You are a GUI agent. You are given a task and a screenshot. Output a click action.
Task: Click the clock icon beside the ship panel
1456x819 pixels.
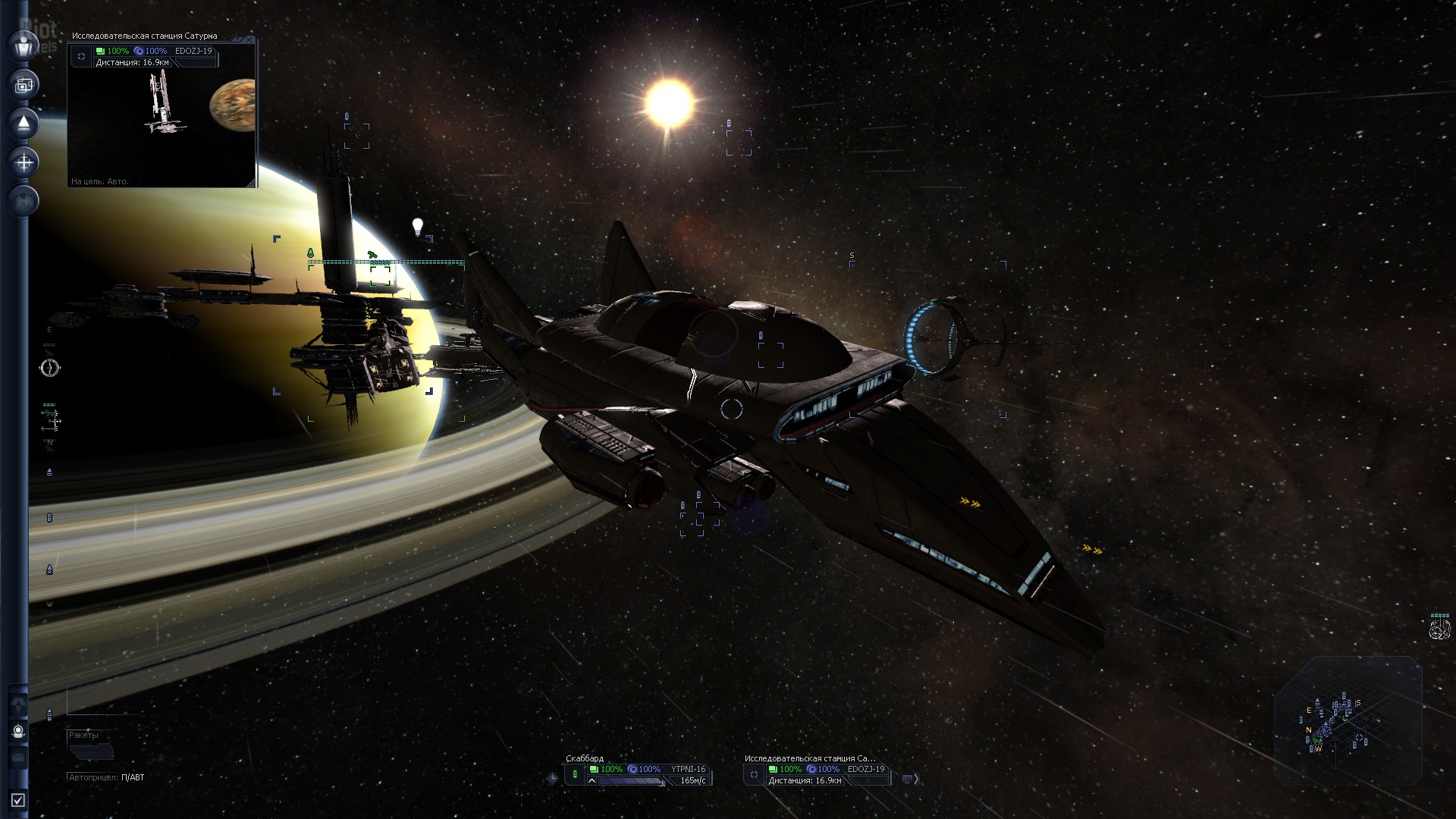click(x=552, y=778)
